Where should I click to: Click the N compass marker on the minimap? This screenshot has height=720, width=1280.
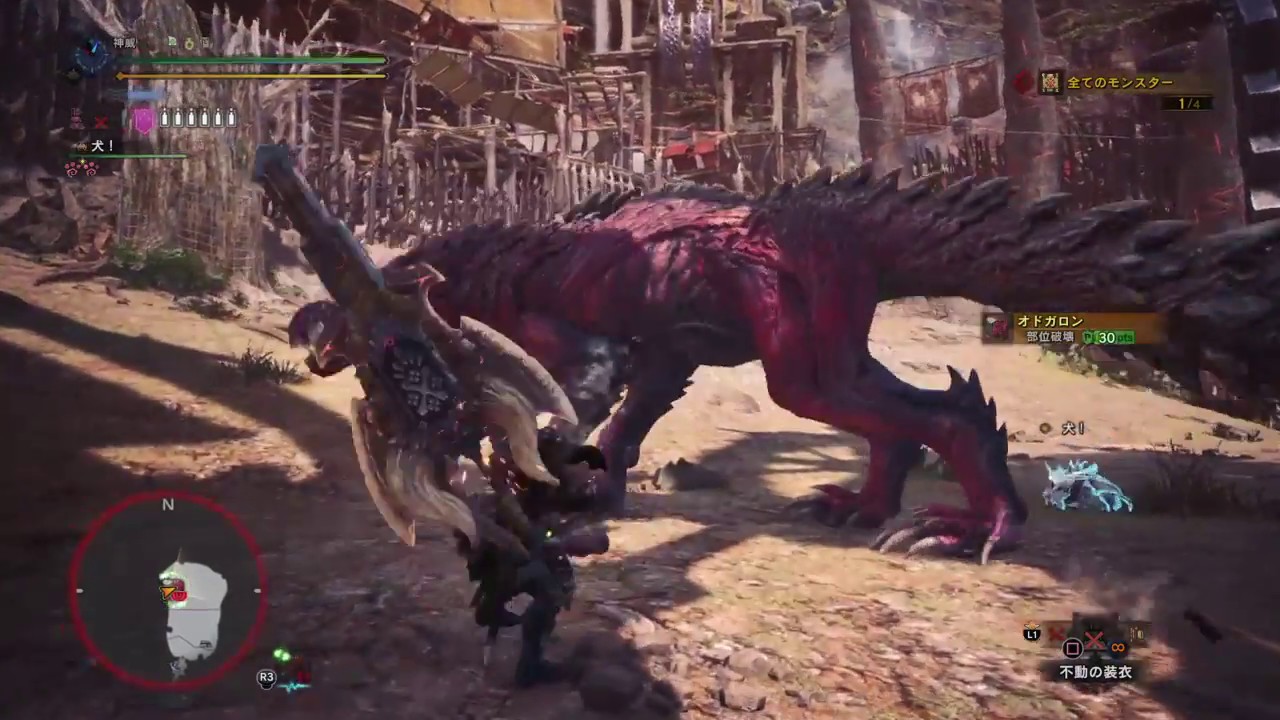coord(168,505)
